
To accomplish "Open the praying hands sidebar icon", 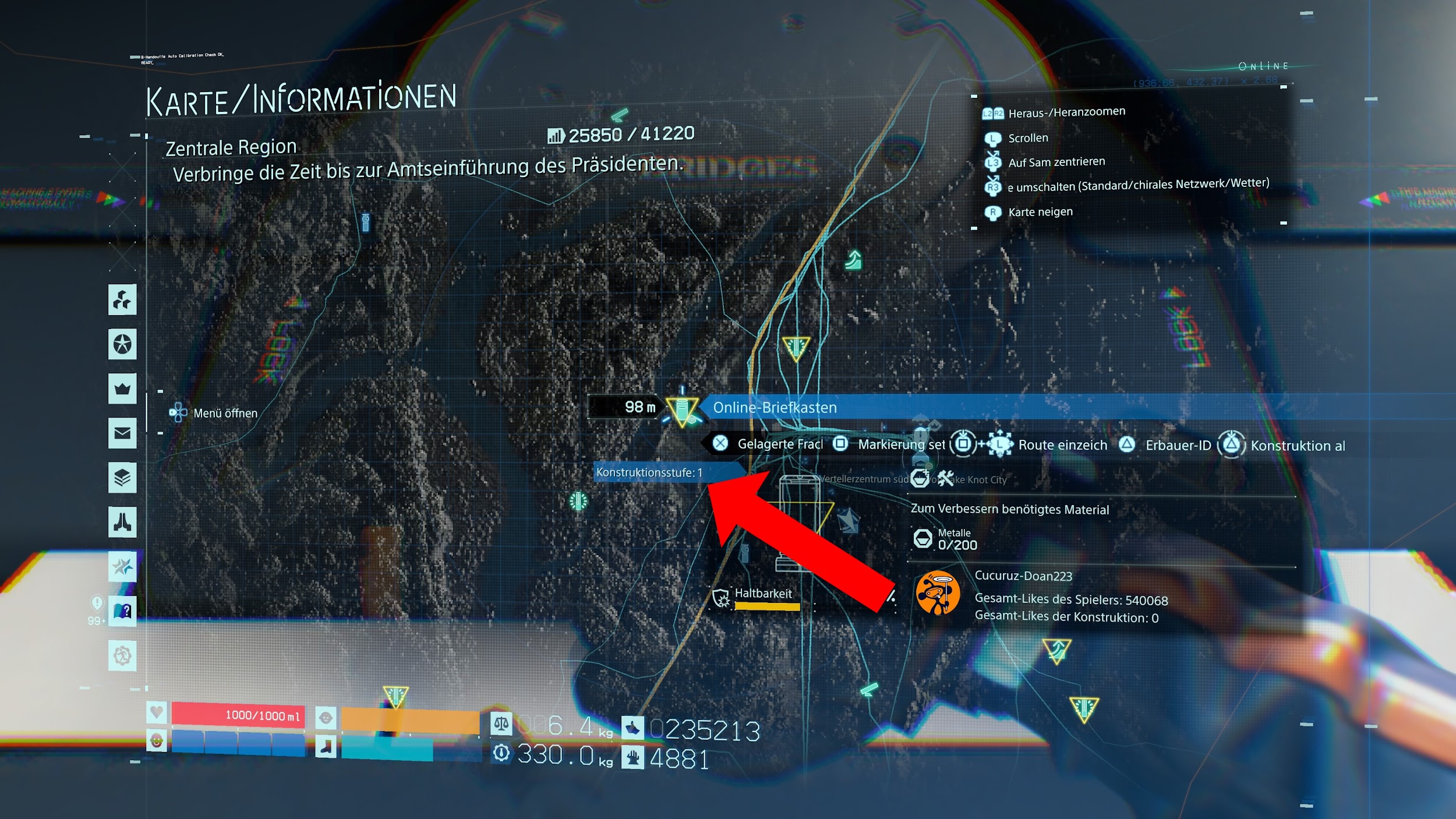I will tap(122, 522).
